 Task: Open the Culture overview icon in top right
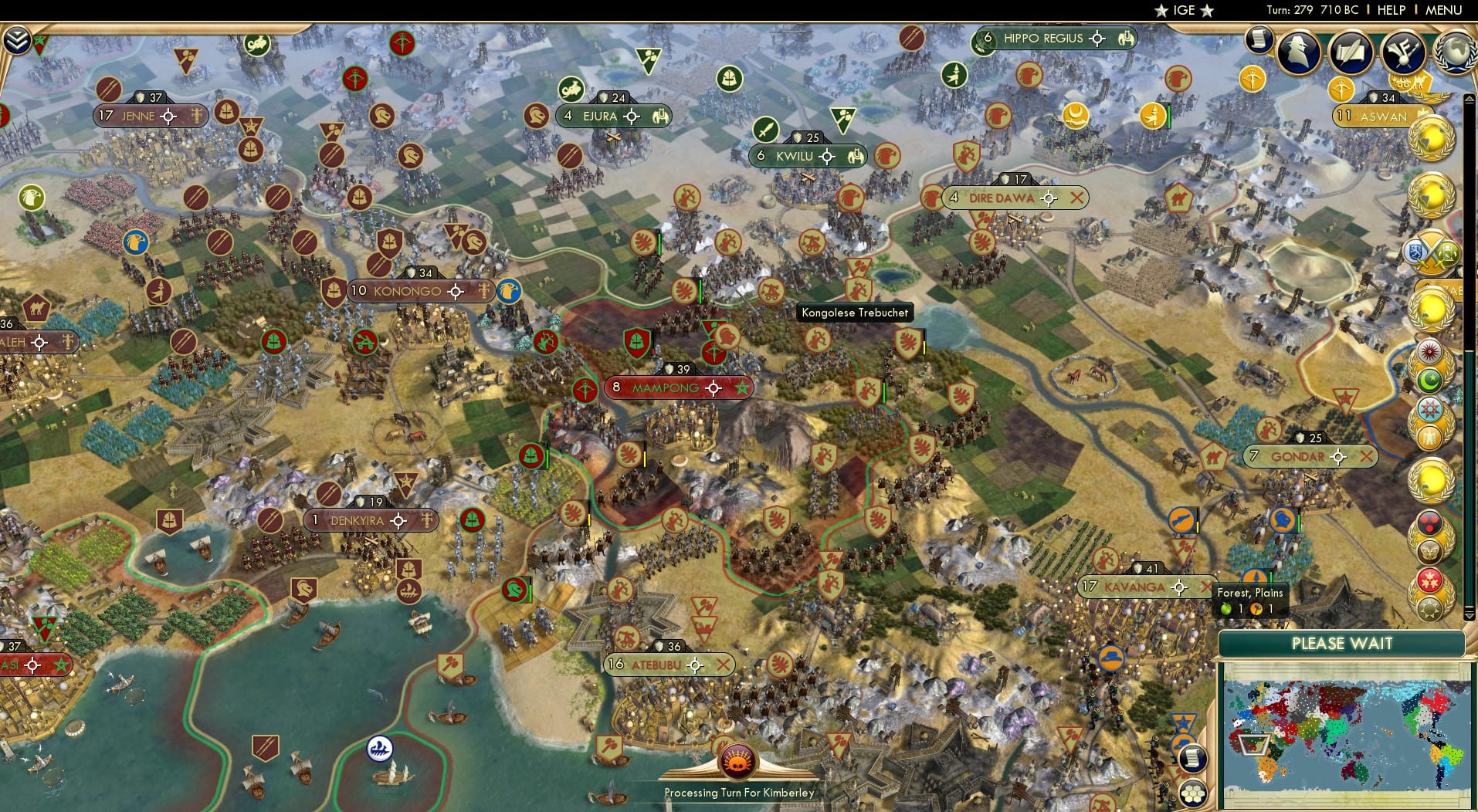(1402, 52)
